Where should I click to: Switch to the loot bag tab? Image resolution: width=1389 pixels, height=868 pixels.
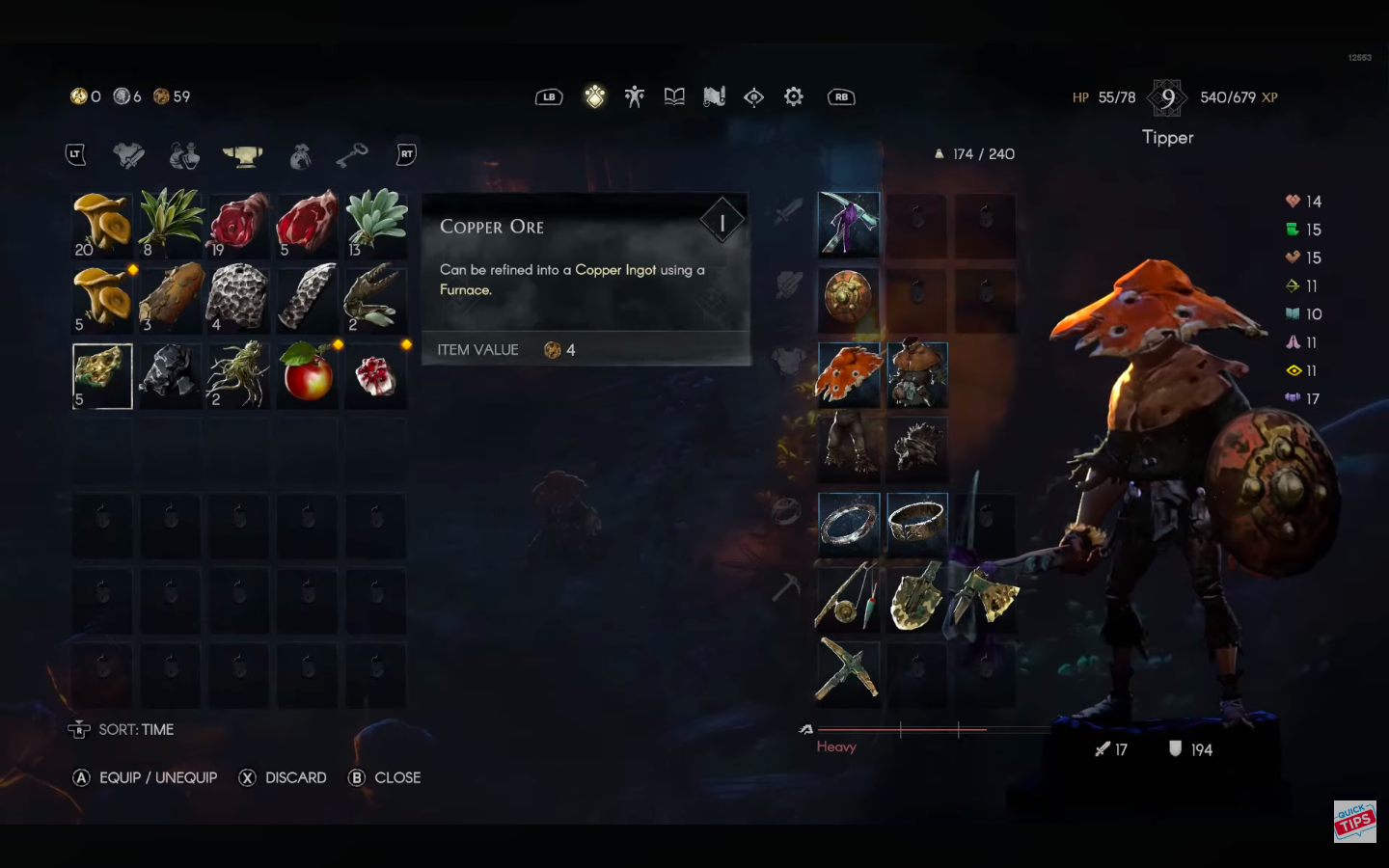point(299,154)
